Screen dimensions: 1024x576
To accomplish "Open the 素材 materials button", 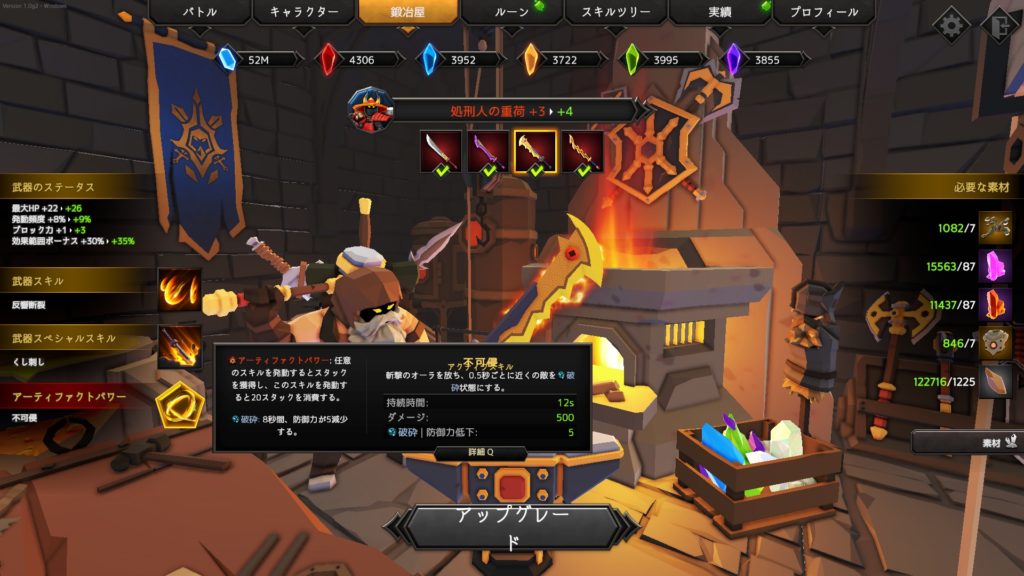I will tap(966, 441).
